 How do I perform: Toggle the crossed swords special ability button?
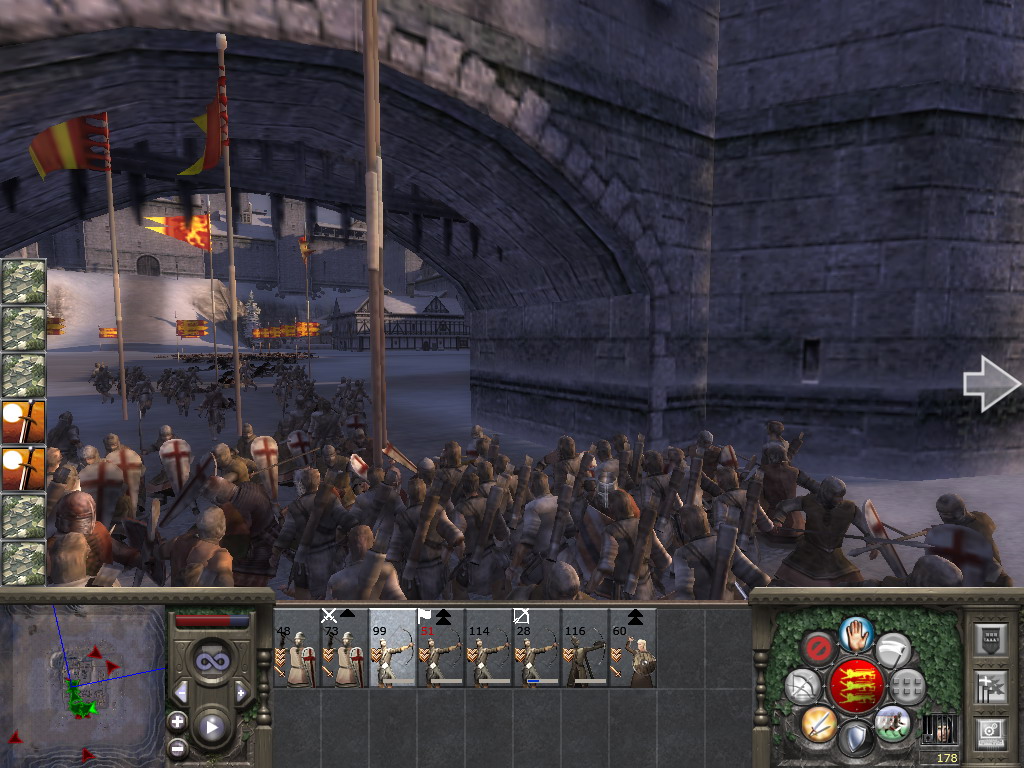coord(818,723)
